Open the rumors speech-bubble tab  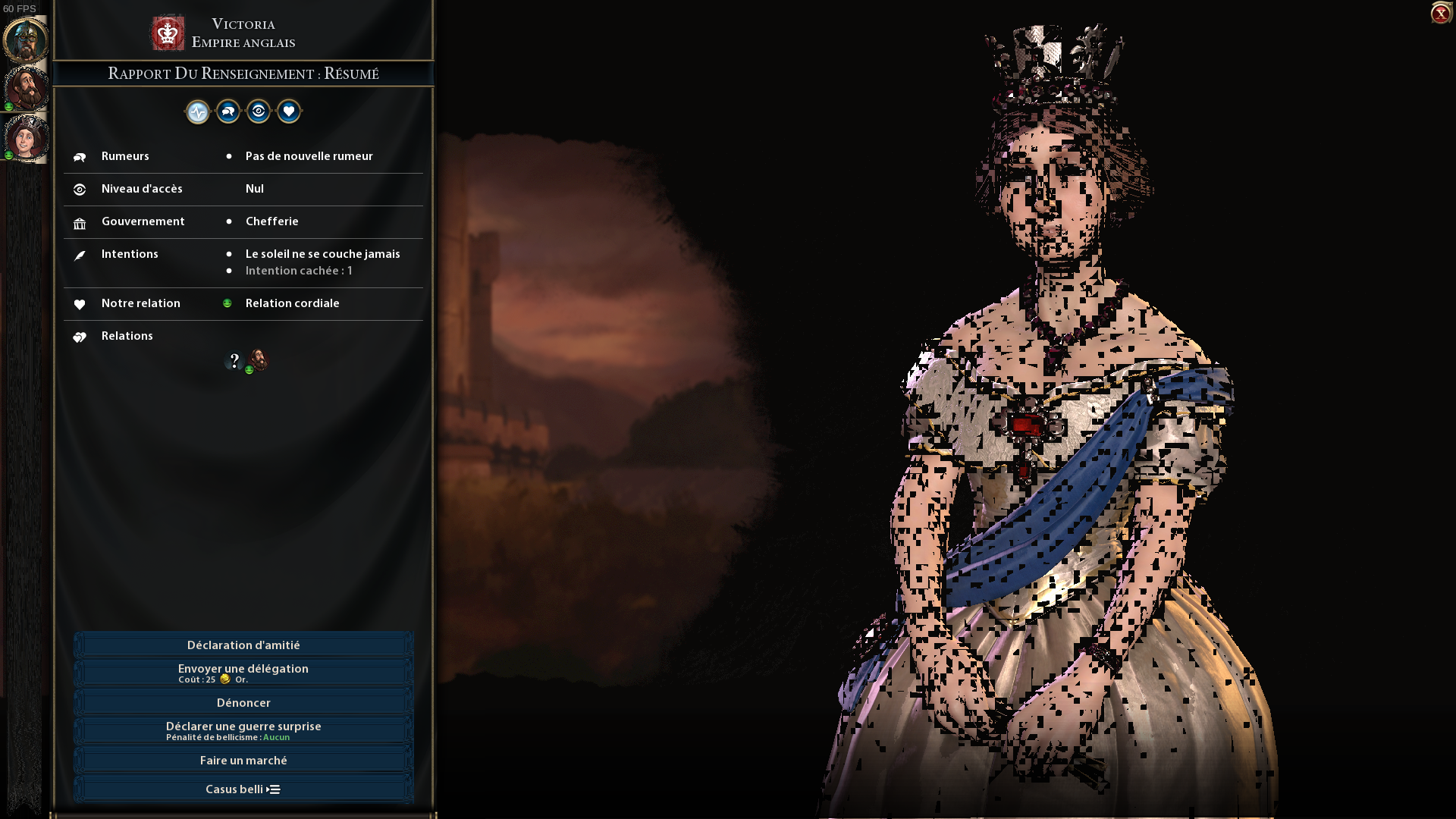pyautogui.click(x=228, y=112)
